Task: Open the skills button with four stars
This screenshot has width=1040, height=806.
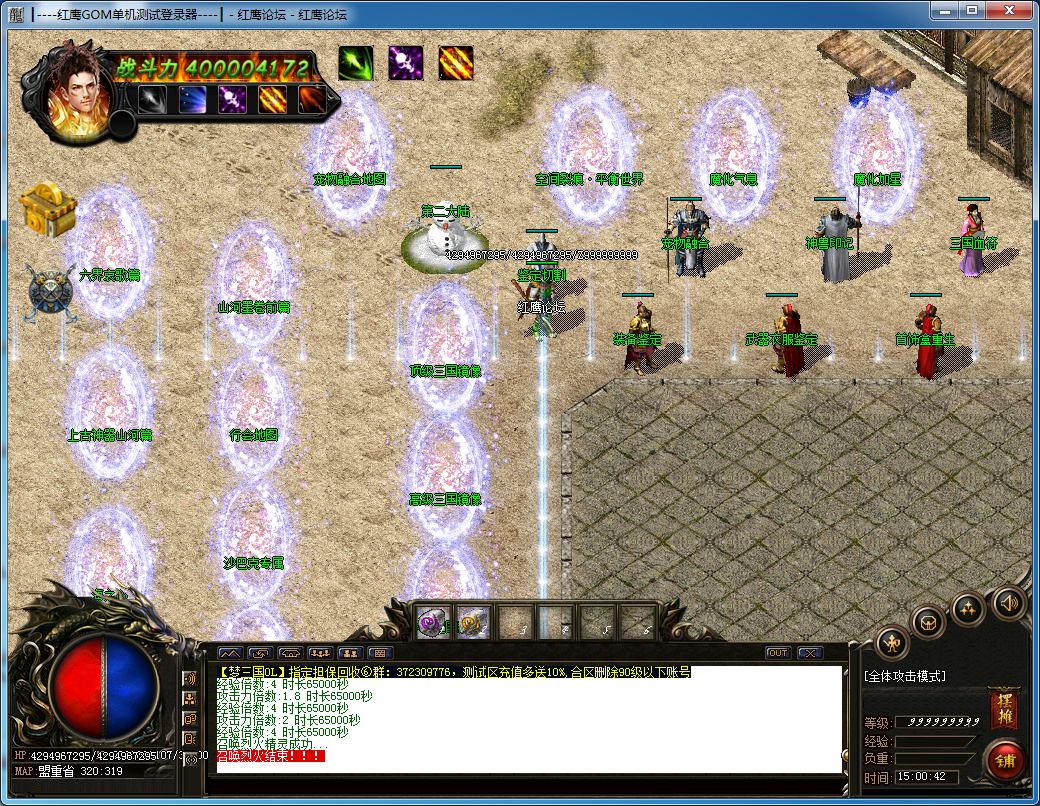Action: [x=969, y=607]
